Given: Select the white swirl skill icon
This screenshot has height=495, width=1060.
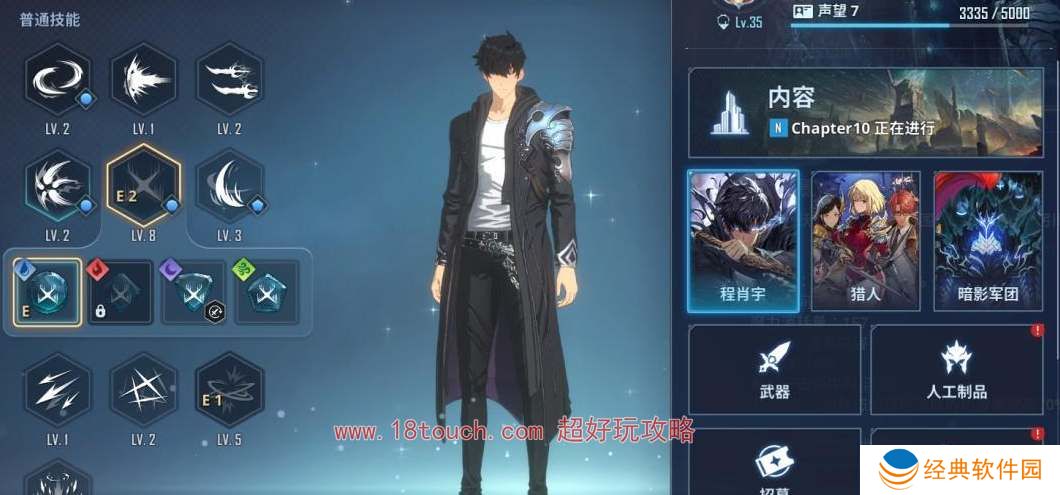Looking at the screenshot, I should coord(57,78).
